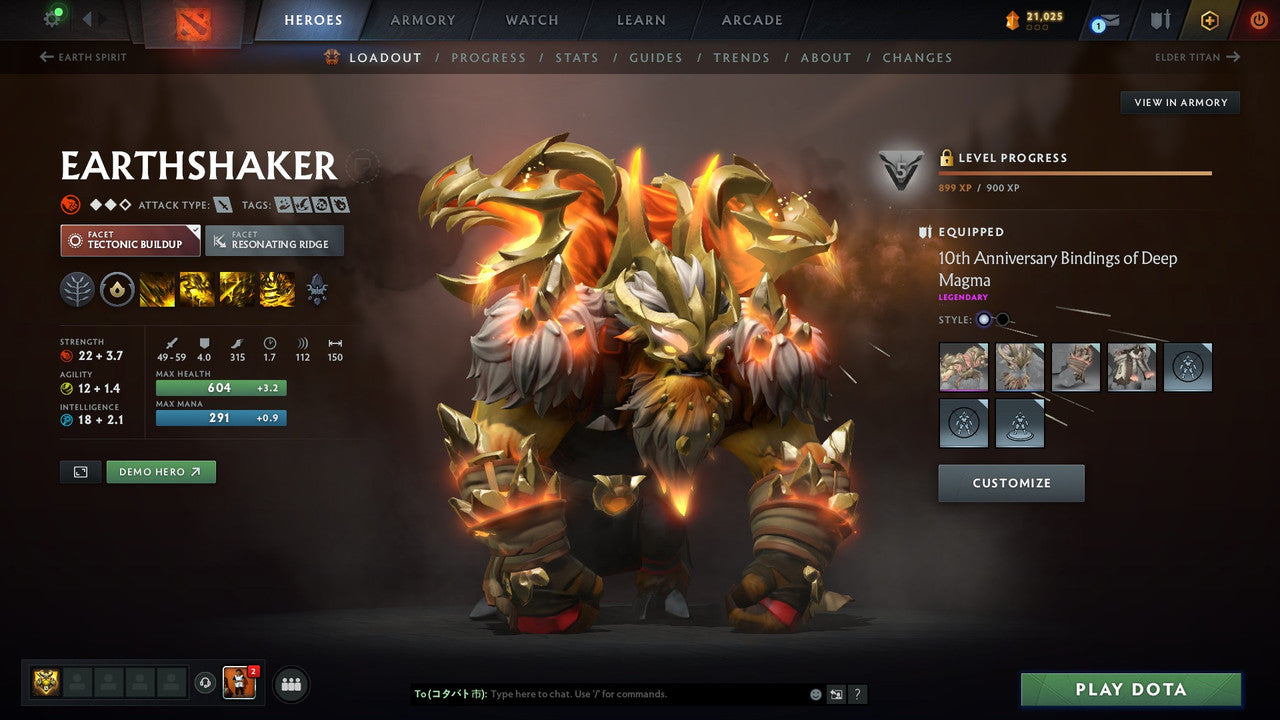1280x720 pixels.
Task: Click the DEMO HERO button
Action: tap(160, 471)
